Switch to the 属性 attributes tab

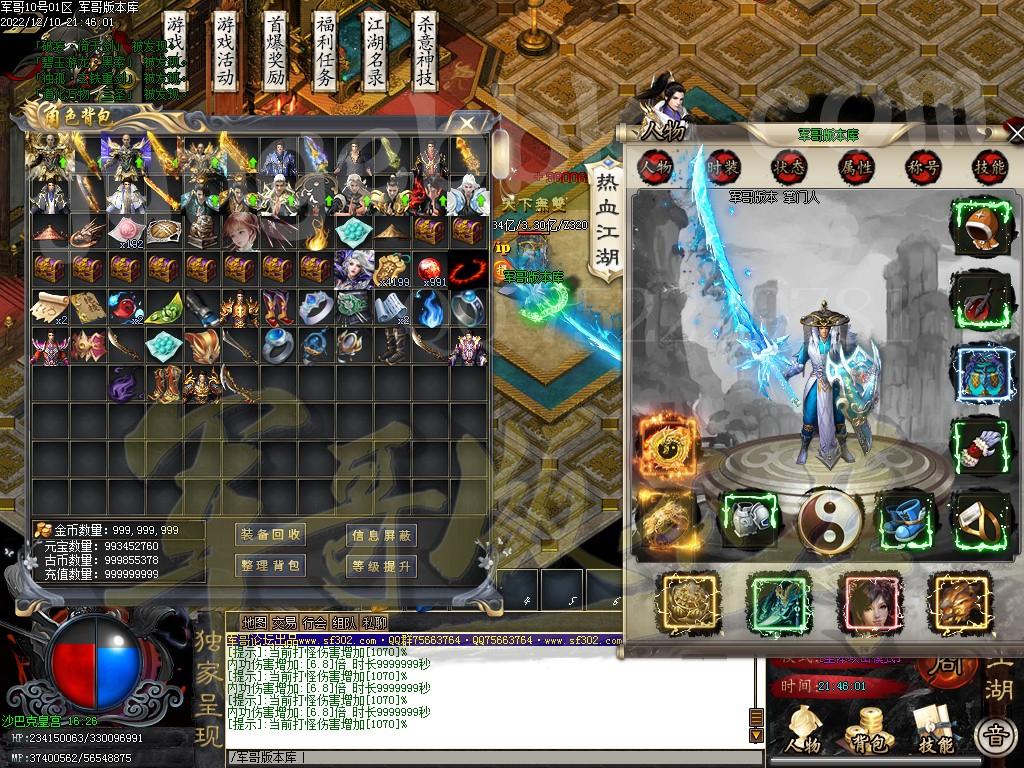pos(856,167)
